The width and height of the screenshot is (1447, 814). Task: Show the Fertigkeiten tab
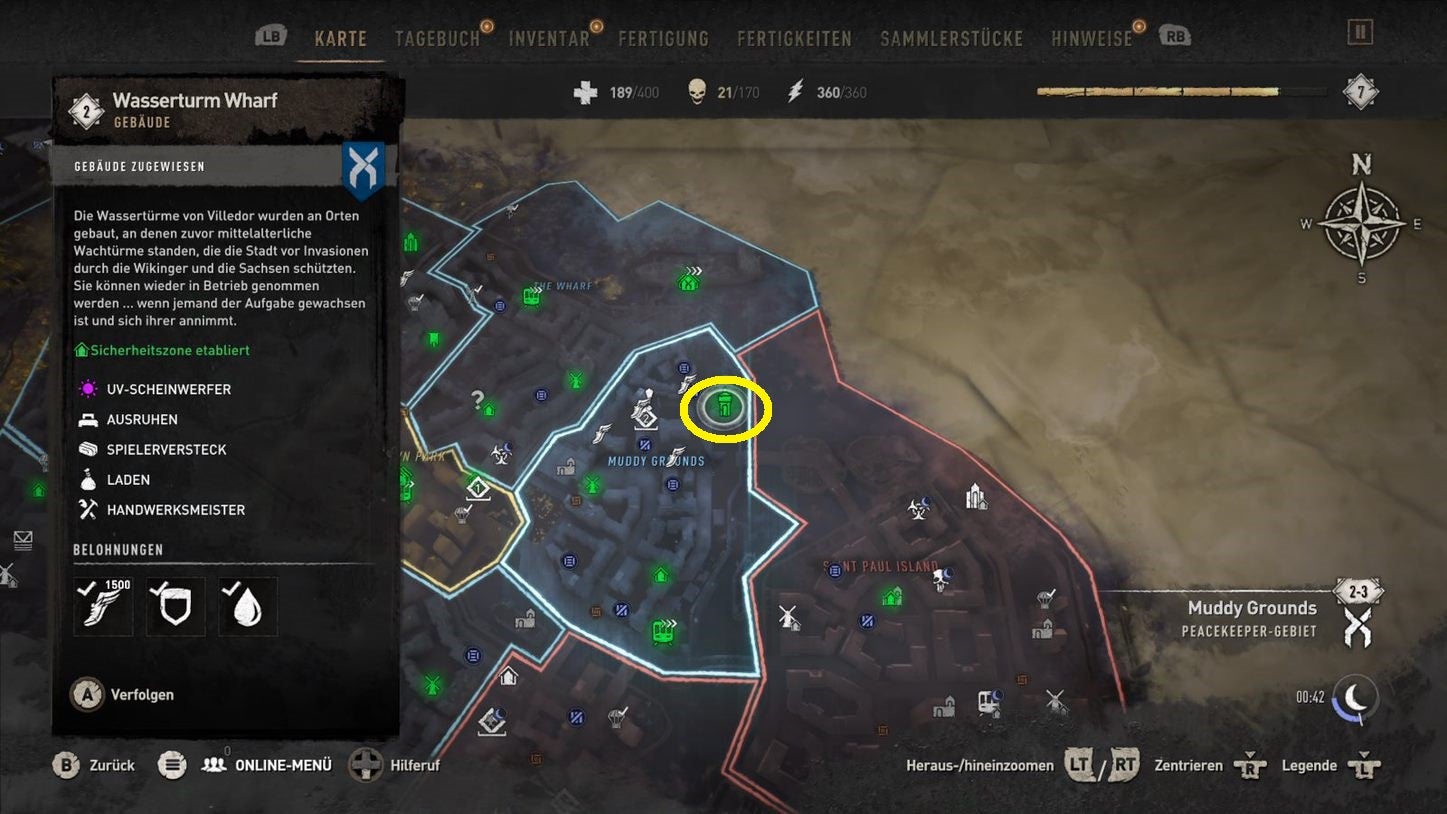point(794,39)
